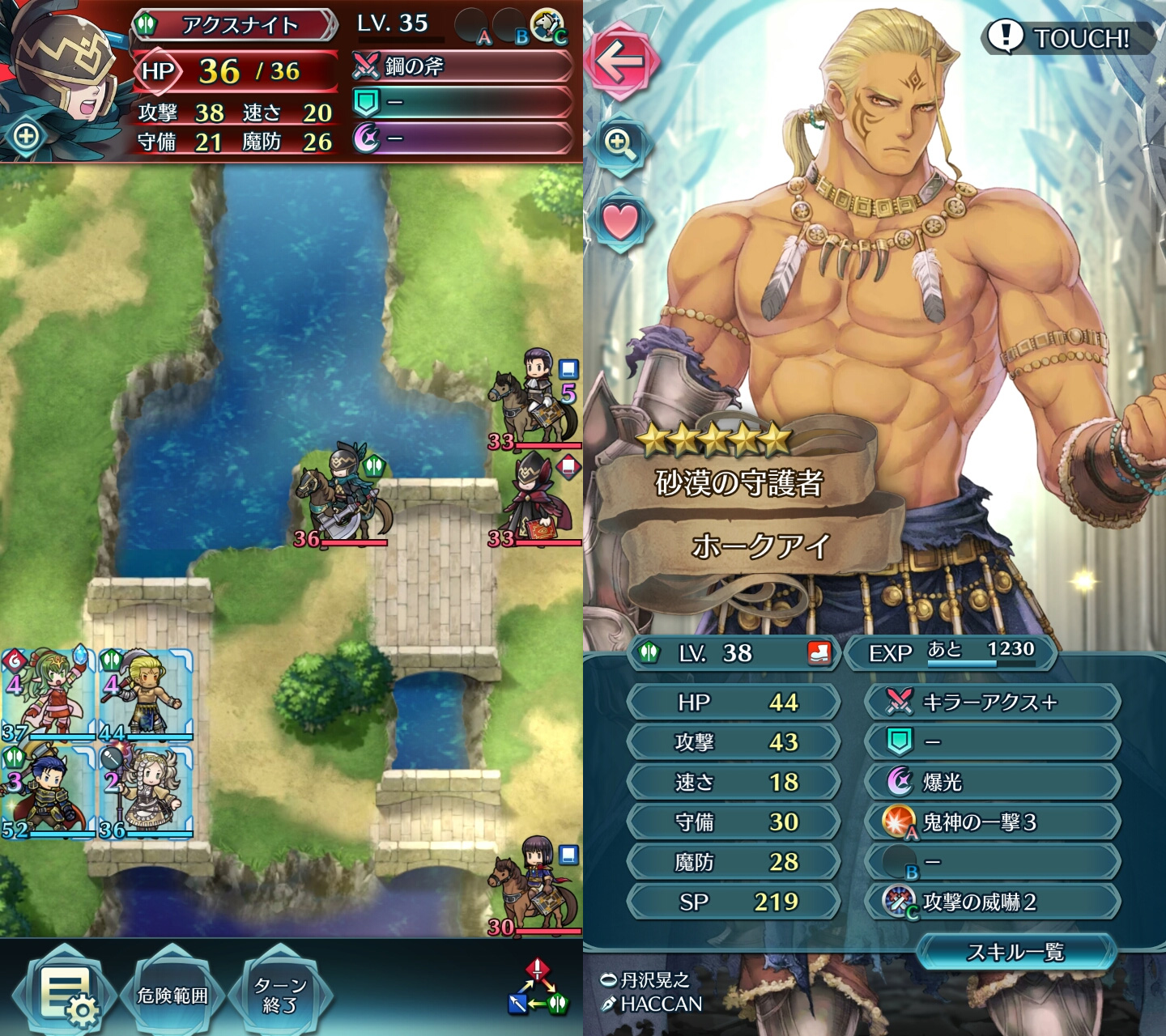Tap the enemy's C skill icon
1166x1036 pixels.
[x=549, y=26]
